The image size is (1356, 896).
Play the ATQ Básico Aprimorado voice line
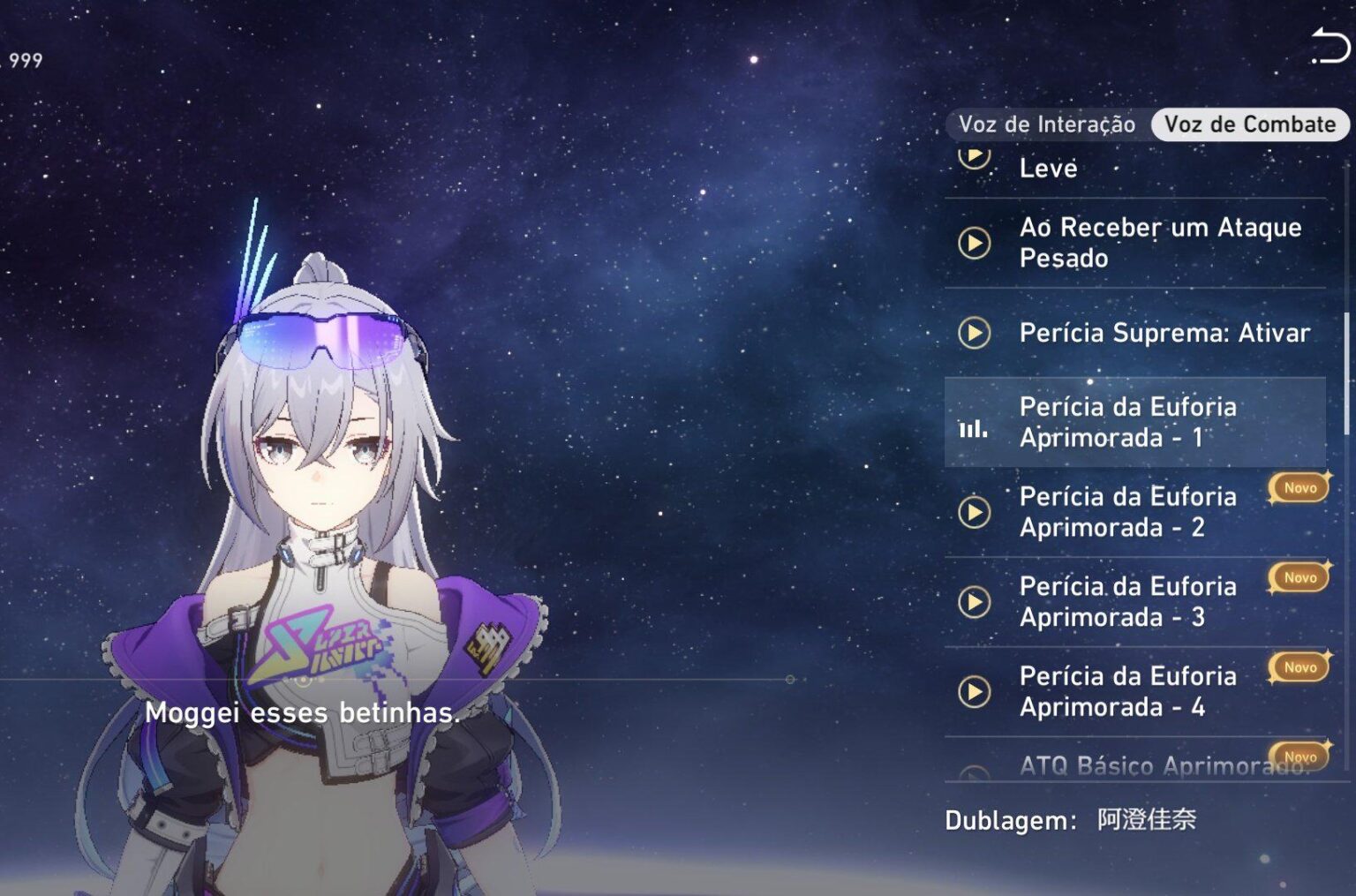tap(975, 772)
